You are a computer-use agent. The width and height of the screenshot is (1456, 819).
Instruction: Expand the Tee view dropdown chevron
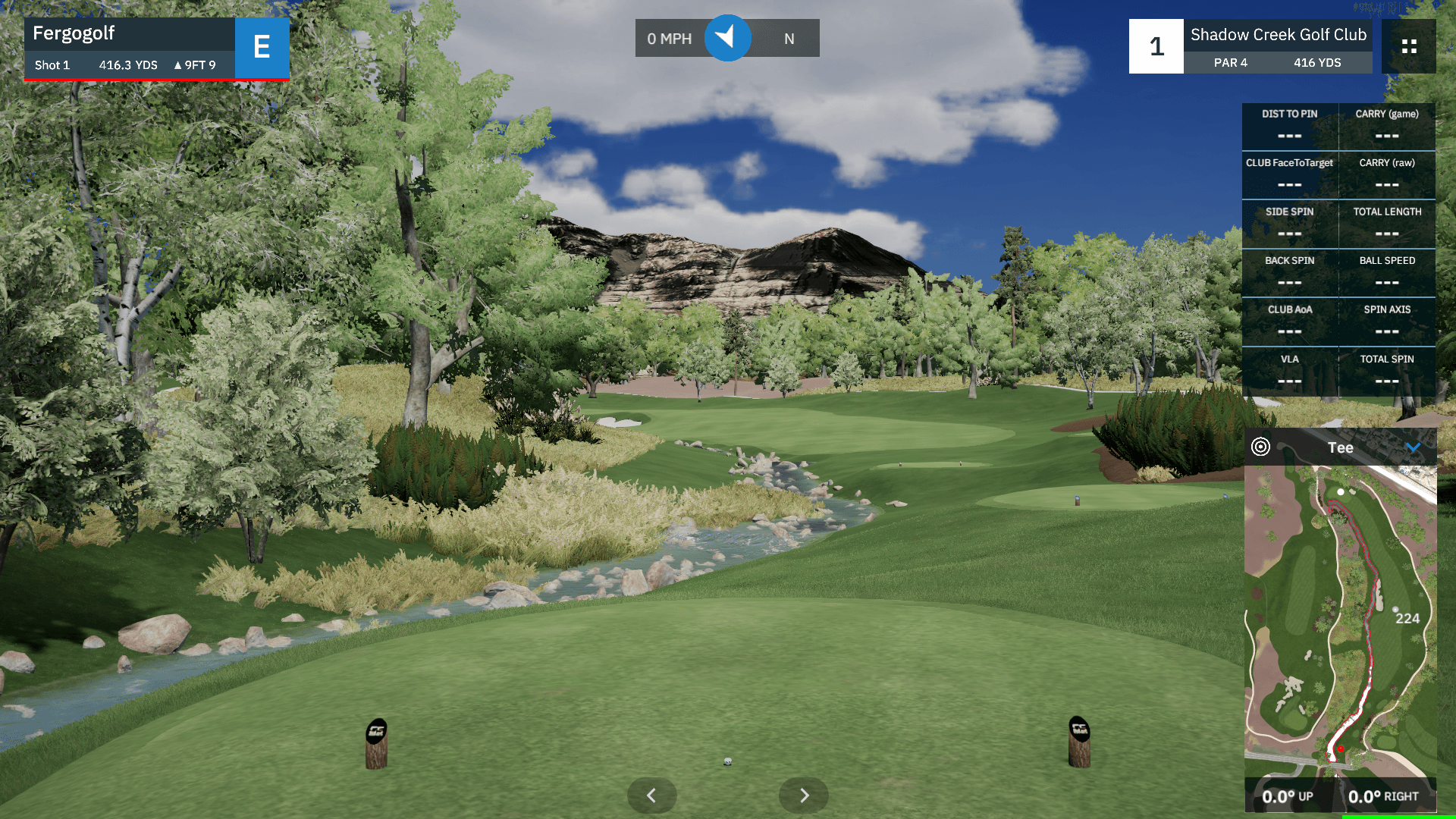1415,447
